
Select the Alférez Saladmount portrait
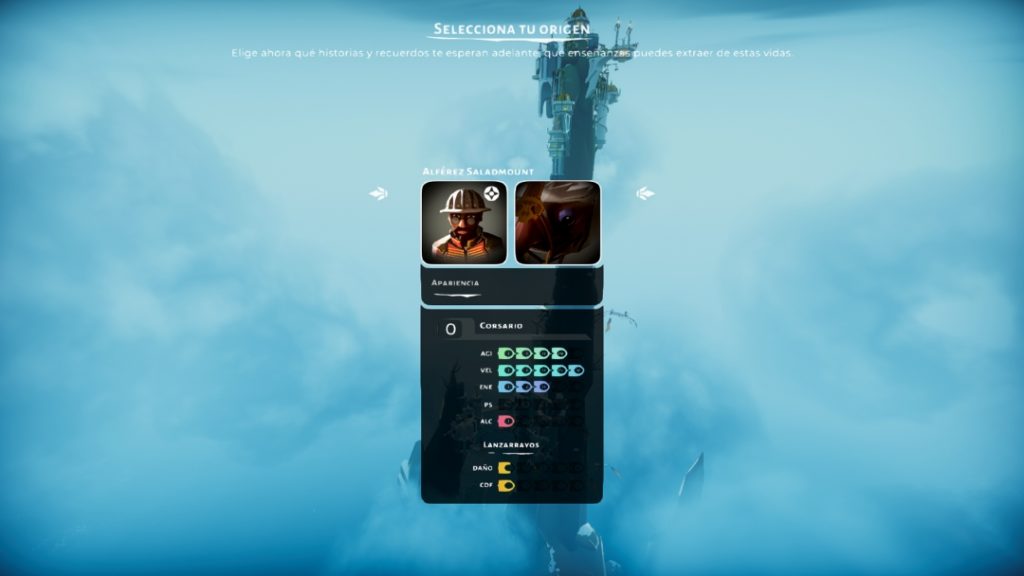click(463, 223)
